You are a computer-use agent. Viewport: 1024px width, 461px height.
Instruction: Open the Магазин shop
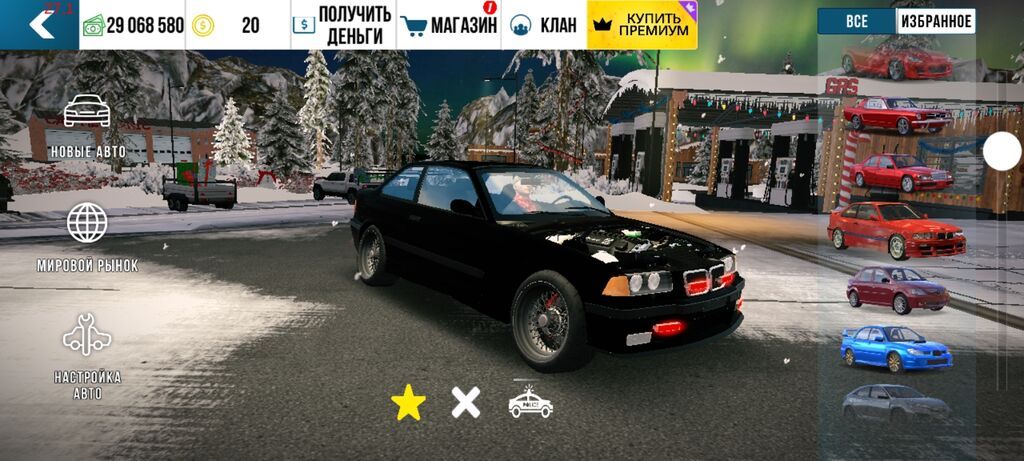click(449, 25)
